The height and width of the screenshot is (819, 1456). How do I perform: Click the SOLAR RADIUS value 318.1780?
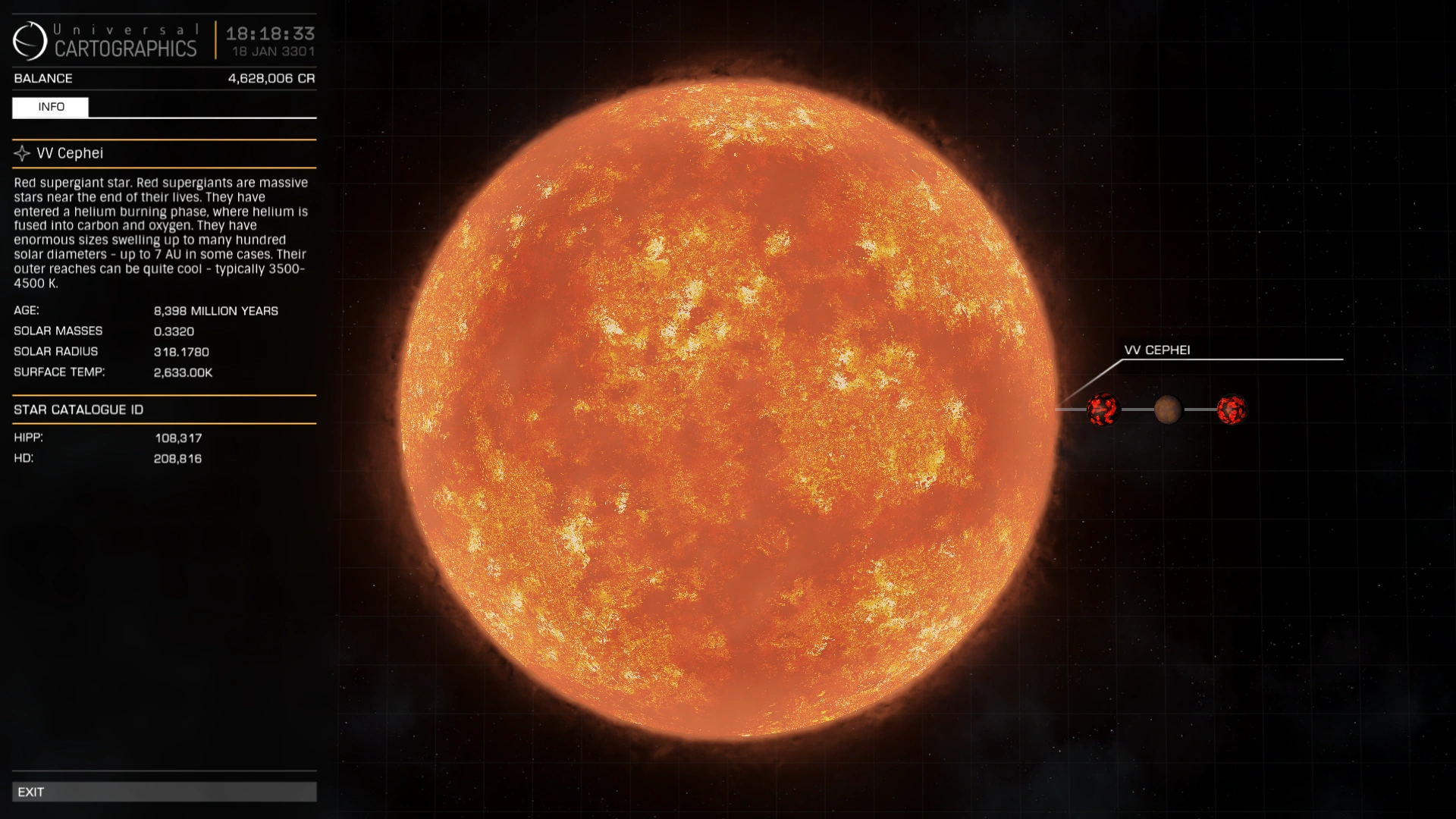(182, 351)
